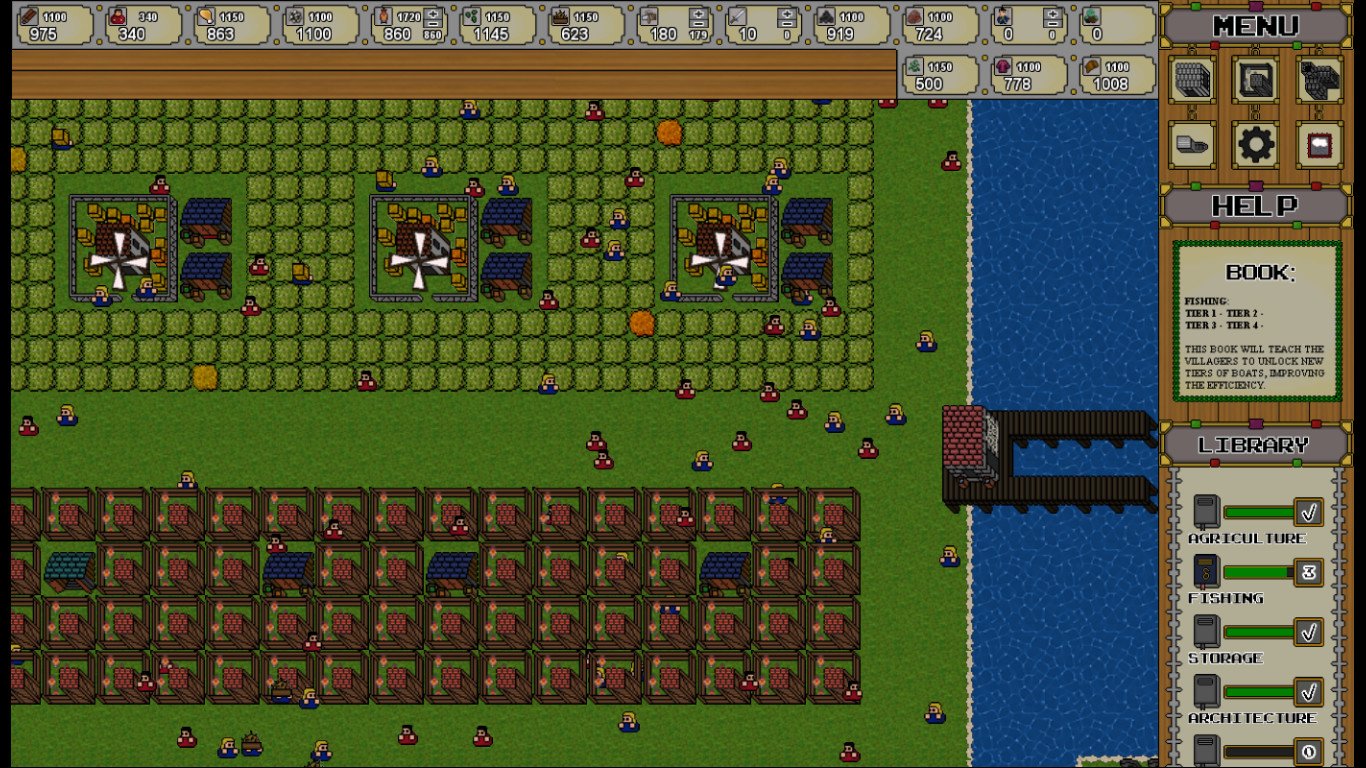The image size is (1366, 768).
Task: Click the Architecture completed checkmark box
Action: 1308,692
